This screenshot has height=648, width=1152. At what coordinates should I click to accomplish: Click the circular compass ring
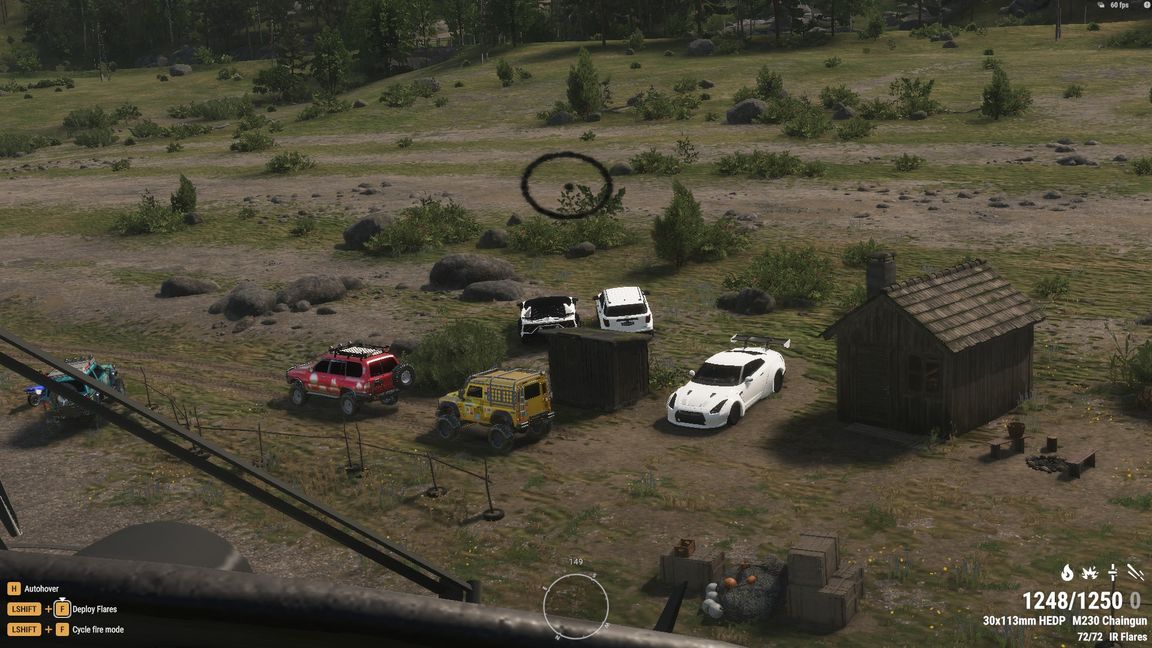[x=576, y=604]
